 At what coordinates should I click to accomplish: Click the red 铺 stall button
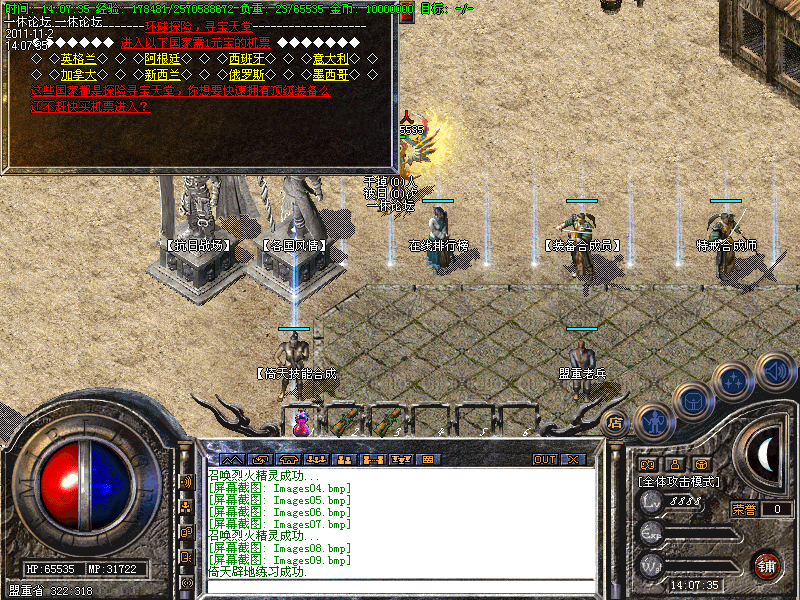click(767, 565)
